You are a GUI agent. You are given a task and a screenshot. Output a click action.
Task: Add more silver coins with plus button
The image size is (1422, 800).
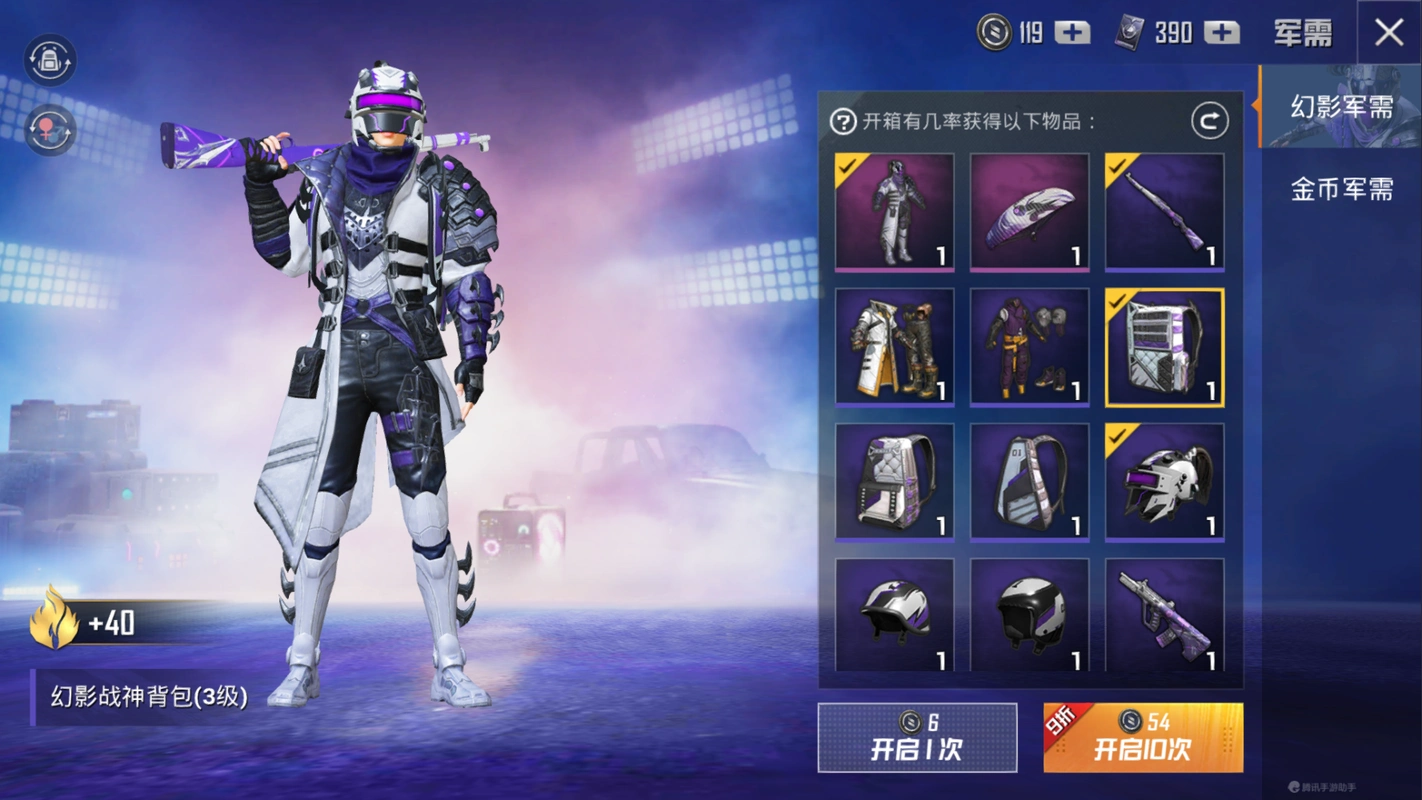[1073, 33]
